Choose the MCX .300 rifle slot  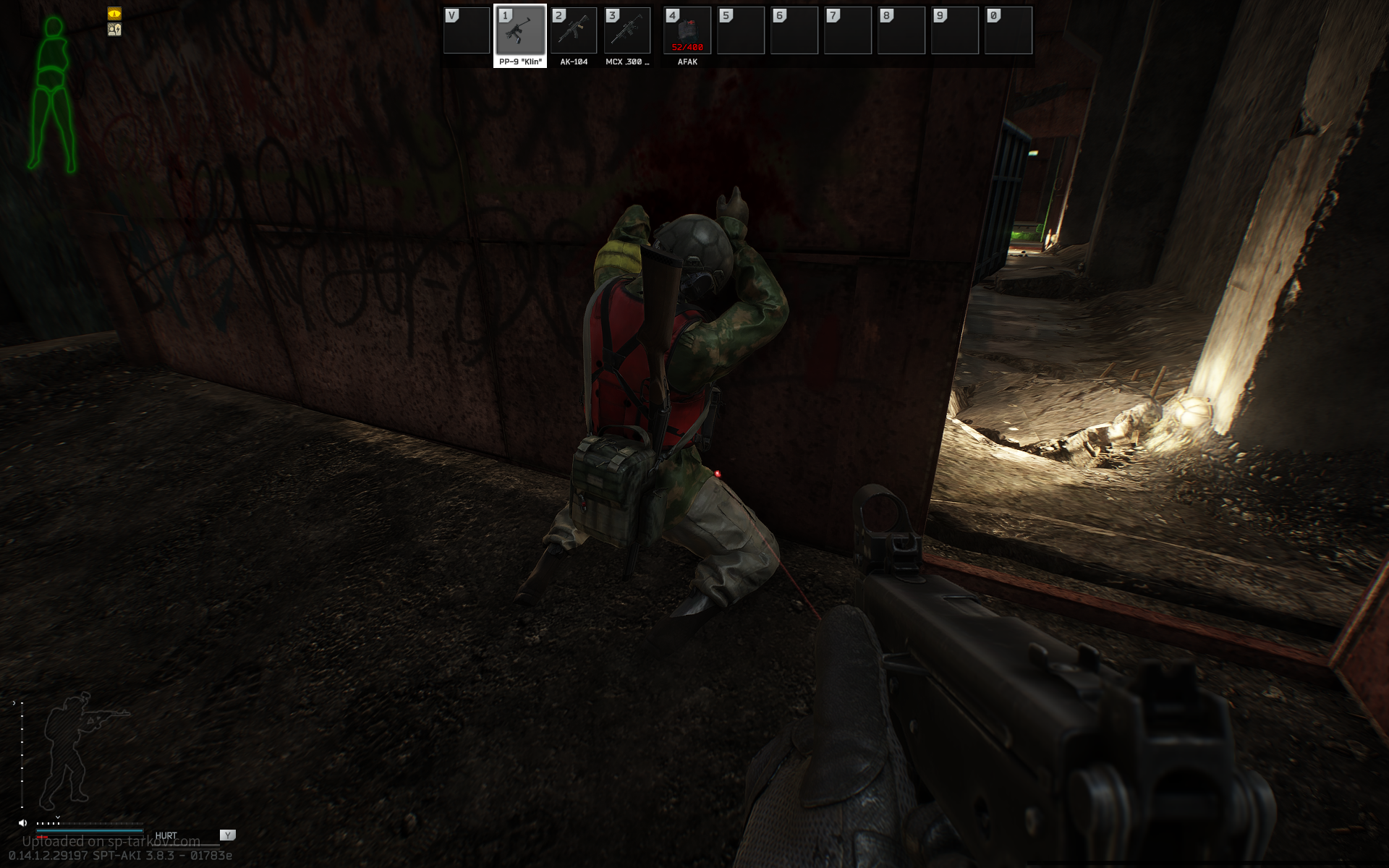coord(627,31)
